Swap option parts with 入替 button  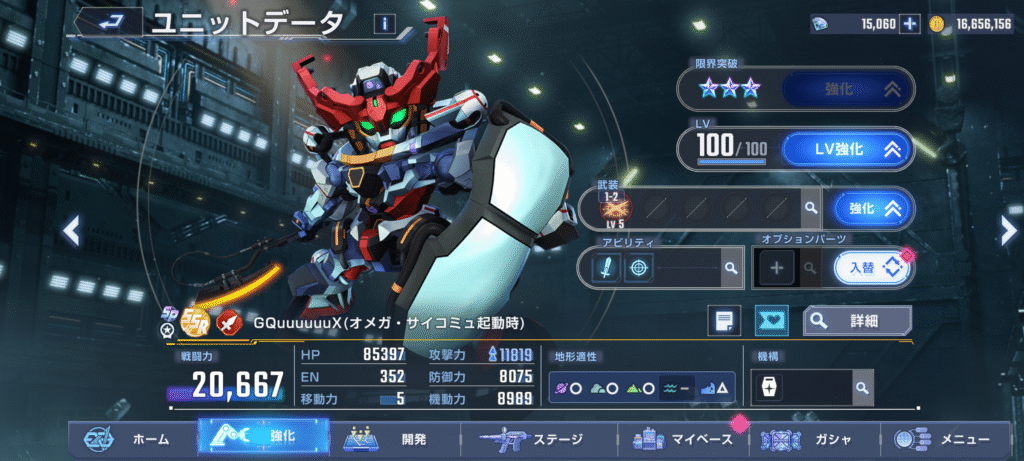tap(873, 267)
